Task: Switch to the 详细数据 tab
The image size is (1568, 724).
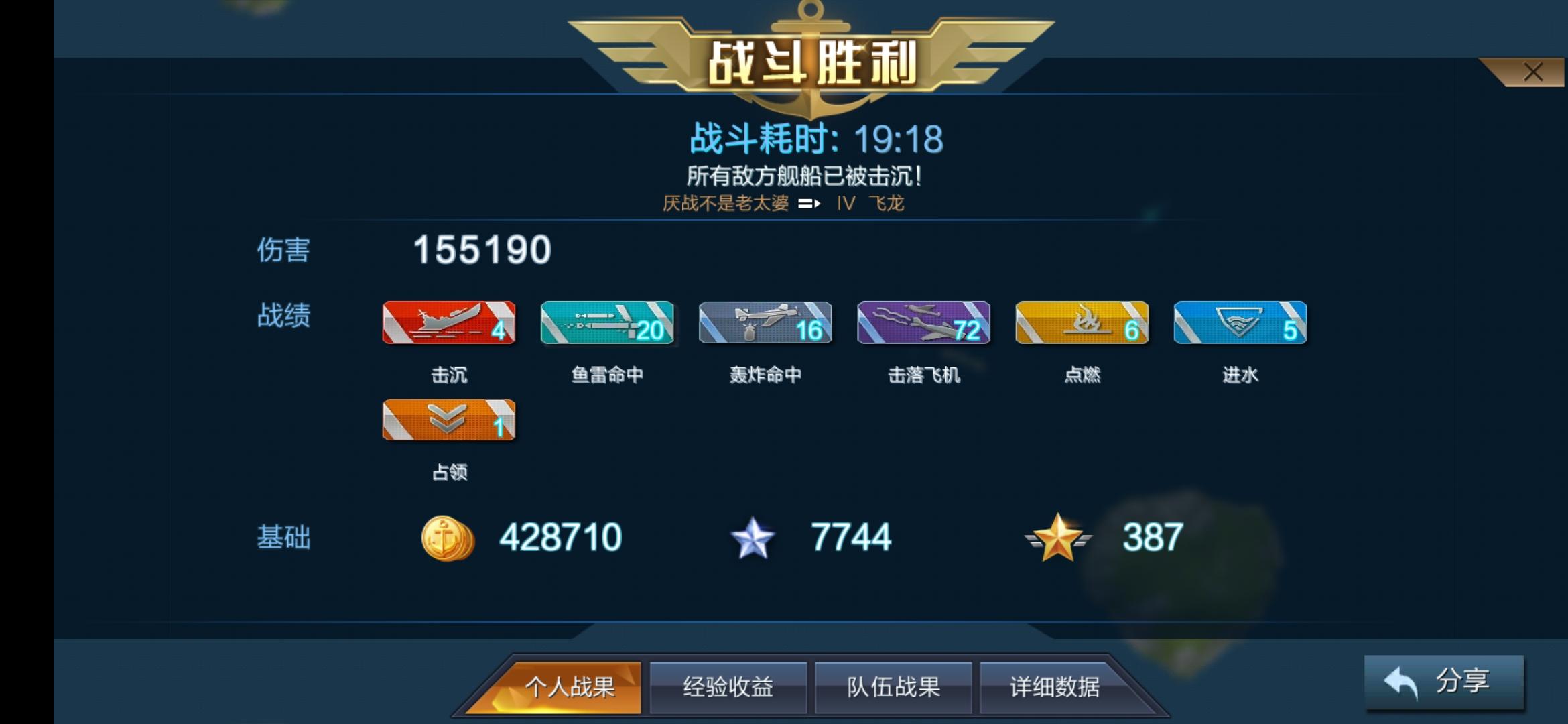Action: click(1057, 687)
